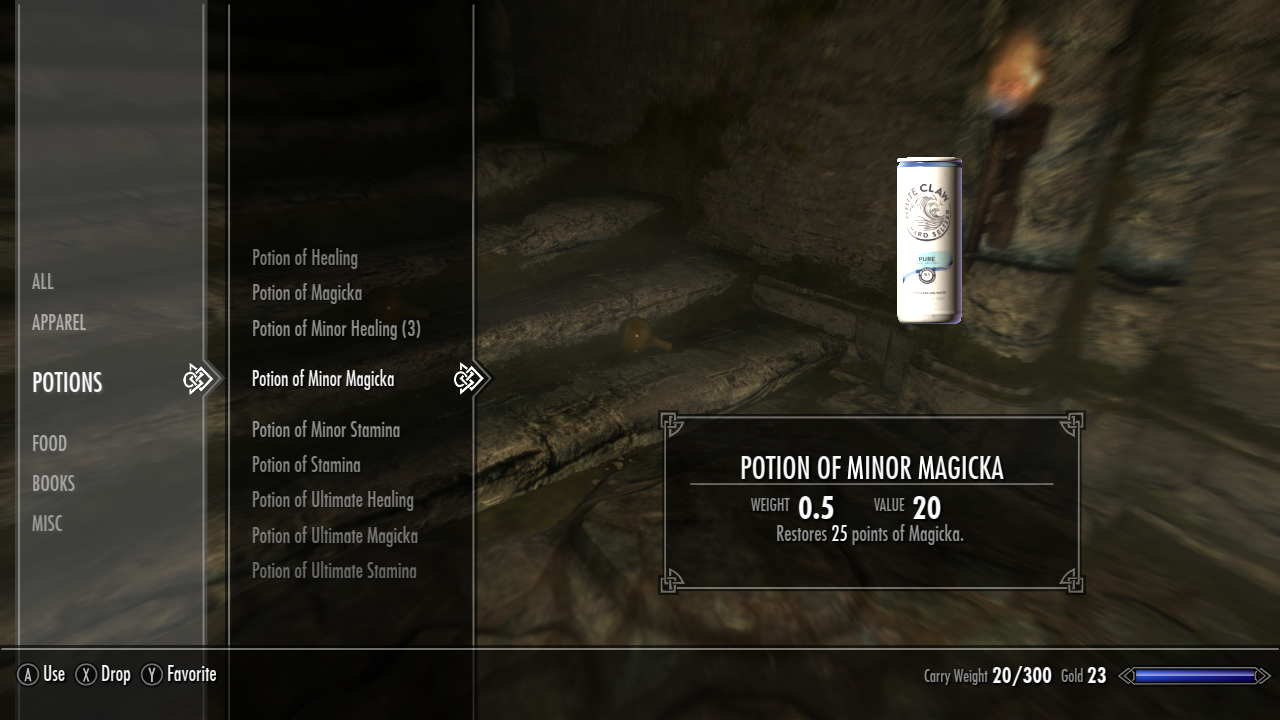The image size is (1280, 720).
Task: Click the highlighted Potion of Minor Magicka
Action: coord(323,379)
